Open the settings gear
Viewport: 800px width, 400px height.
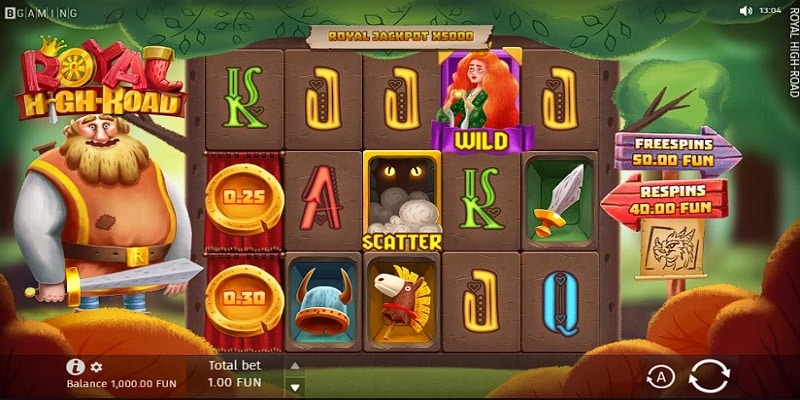[x=97, y=367]
